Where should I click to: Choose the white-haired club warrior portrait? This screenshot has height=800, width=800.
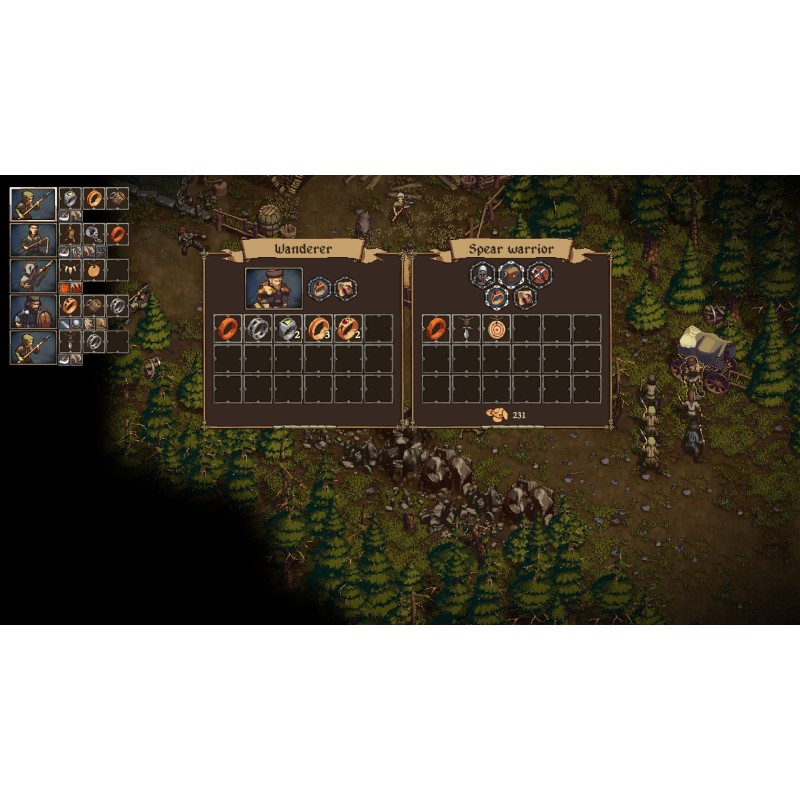pos(33,275)
